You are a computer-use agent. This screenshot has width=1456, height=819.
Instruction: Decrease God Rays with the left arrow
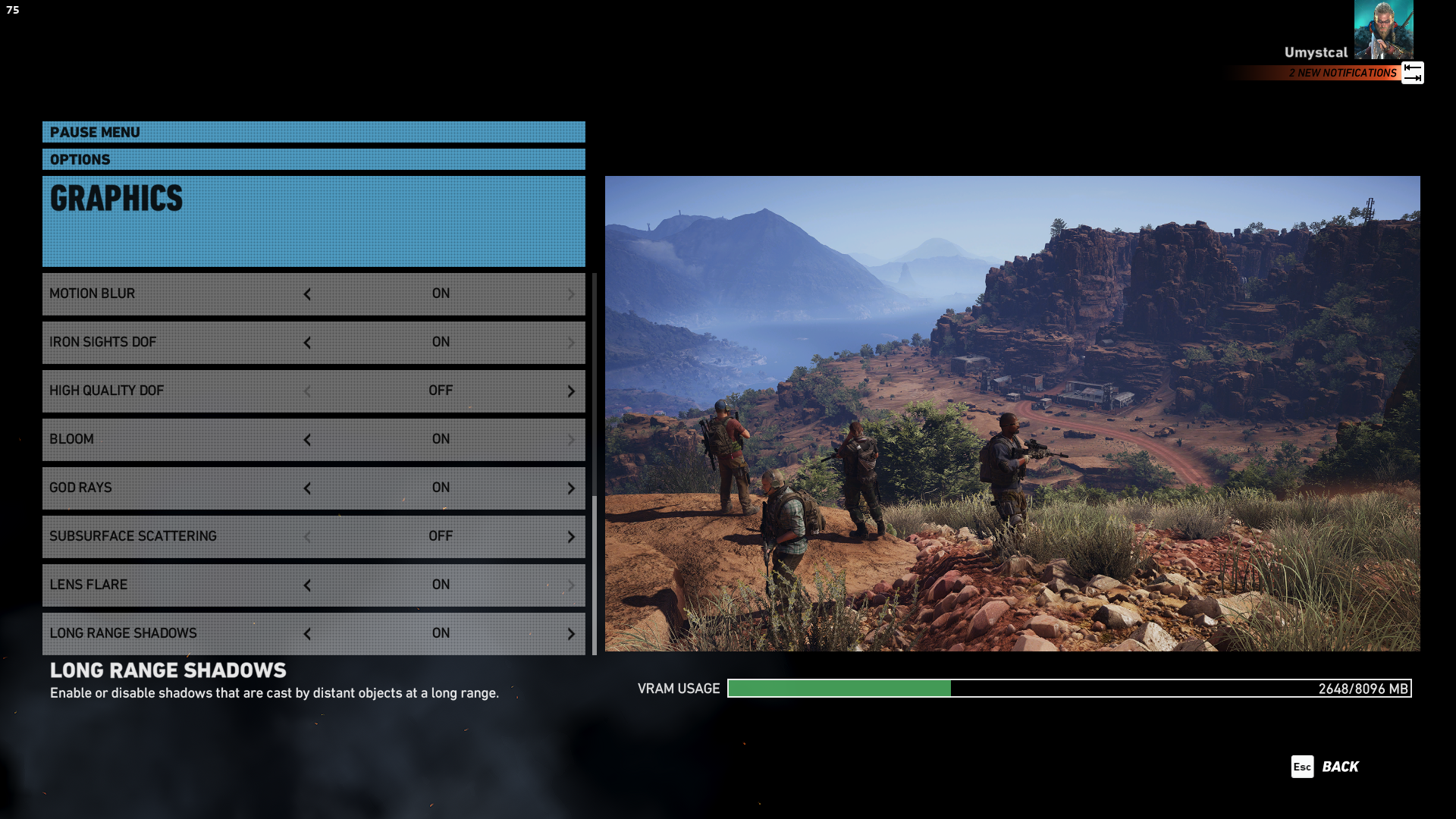click(307, 488)
